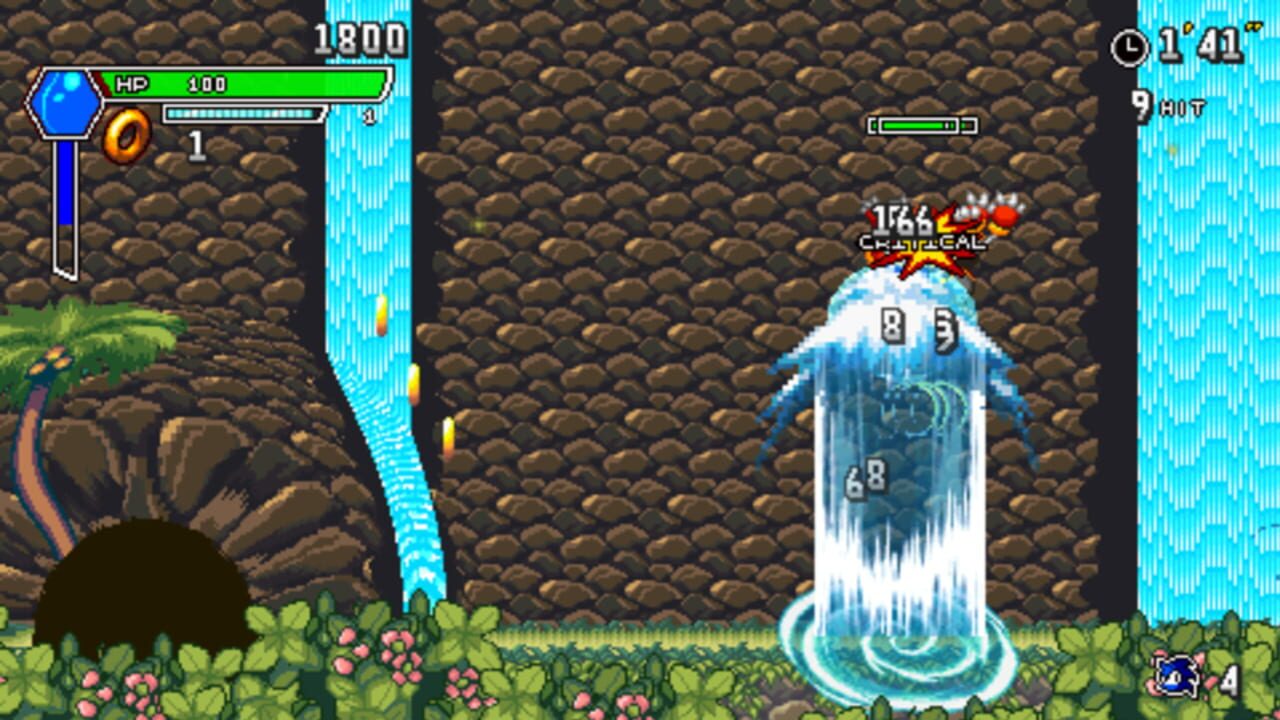Screen dimensions: 1280x720
Task: Select the blue hexagon character portrait
Action: coord(66,103)
